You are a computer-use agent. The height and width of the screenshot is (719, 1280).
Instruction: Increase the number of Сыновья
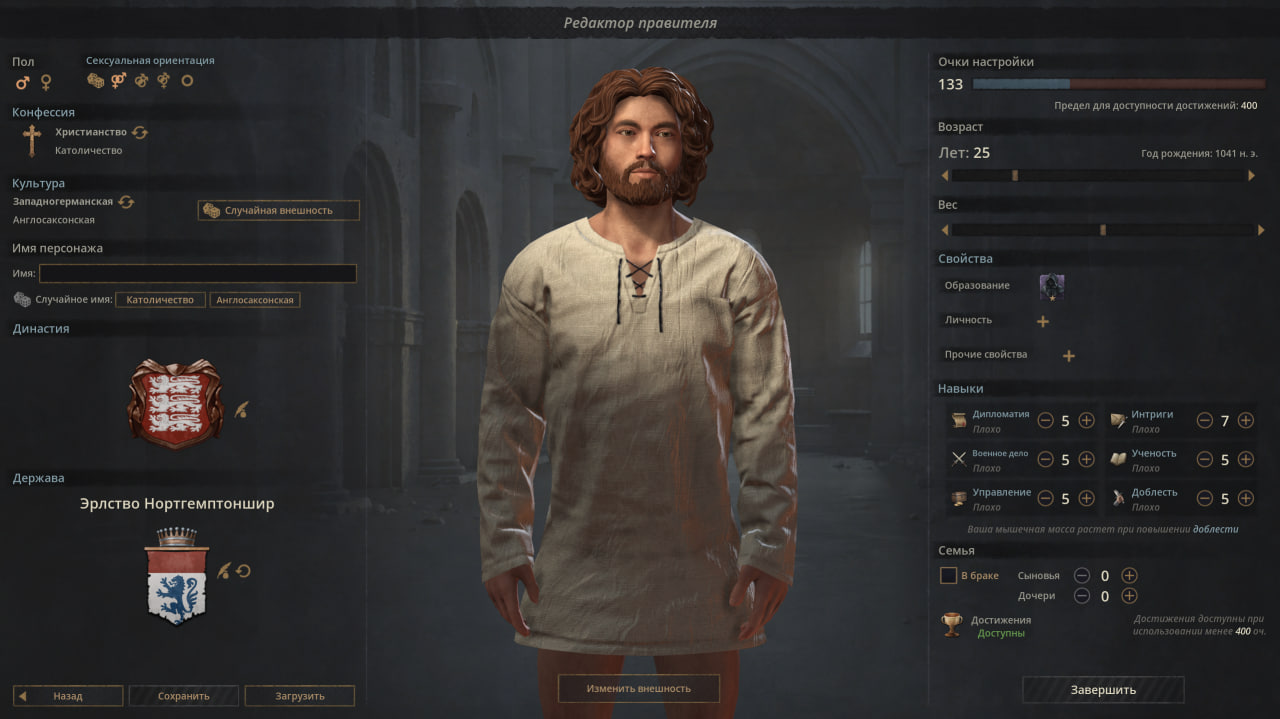1129,575
